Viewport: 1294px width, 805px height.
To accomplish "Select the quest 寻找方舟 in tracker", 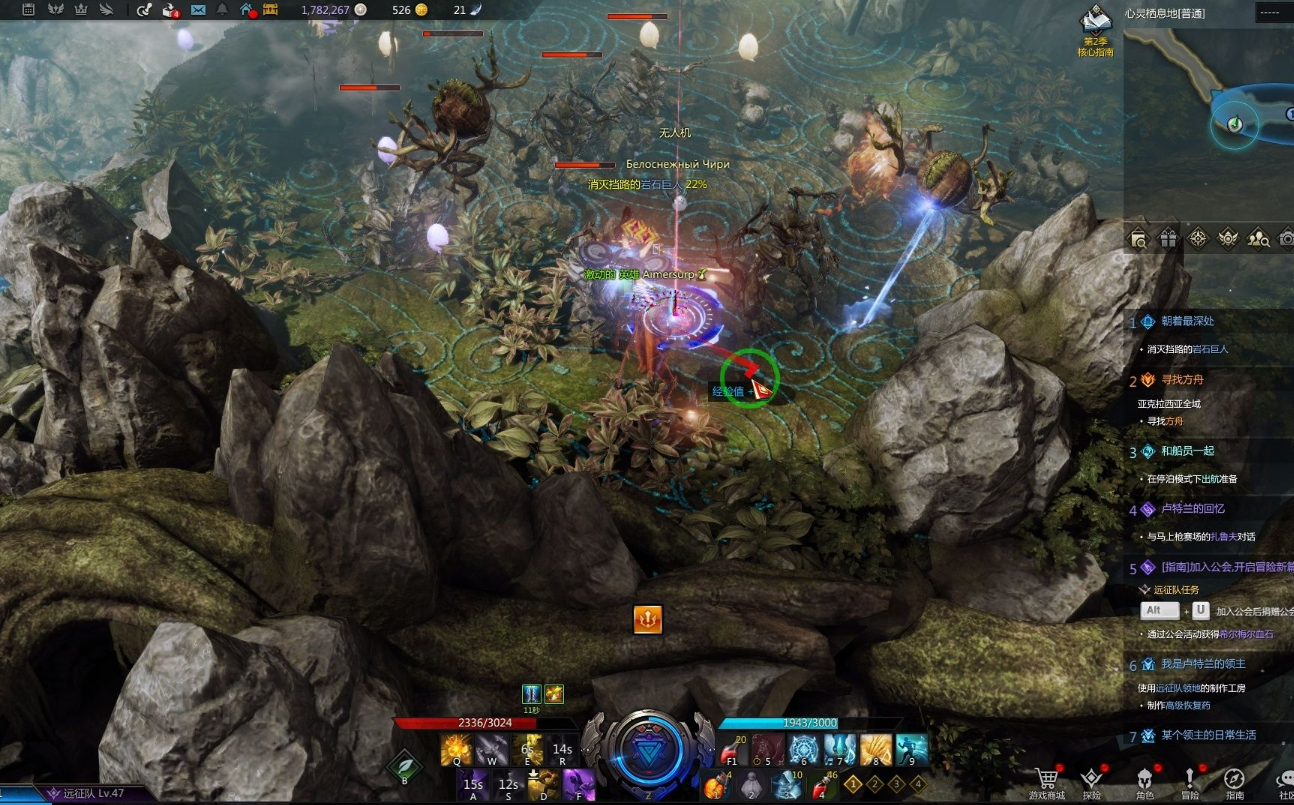I will click(x=1181, y=380).
